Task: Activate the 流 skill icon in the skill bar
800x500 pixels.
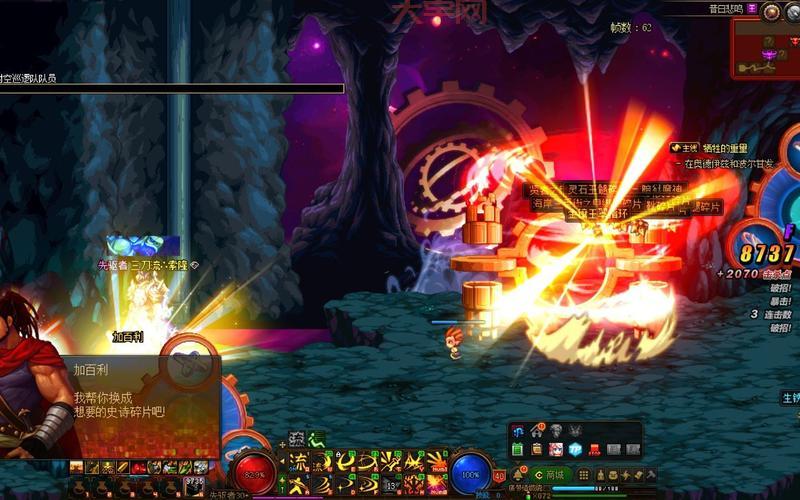Action: click(298, 461)
